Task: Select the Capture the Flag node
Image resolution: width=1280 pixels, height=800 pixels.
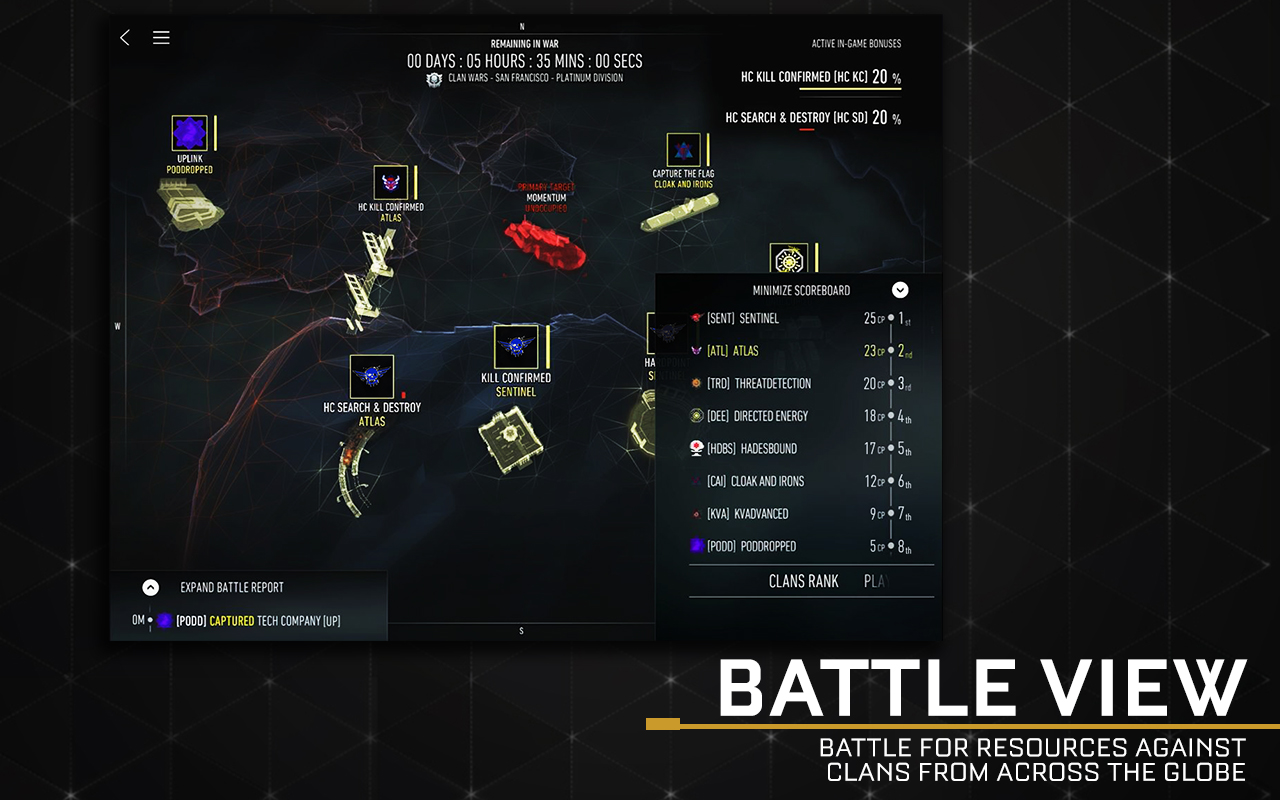Action: coord(684,151)
